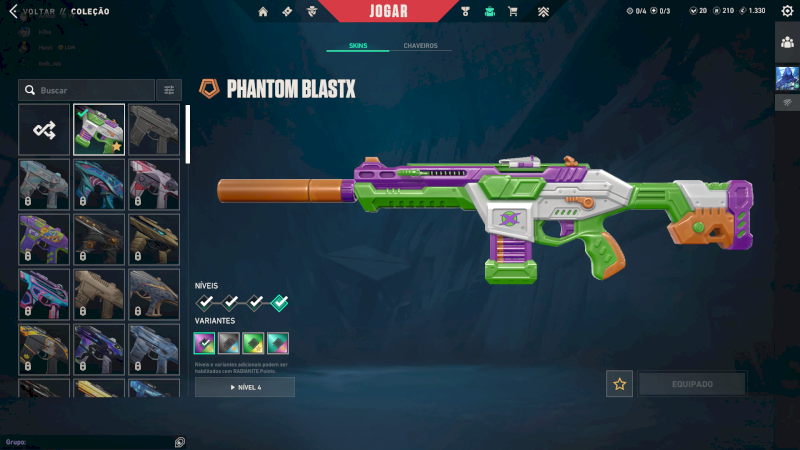Pick the green-yellow variant swatch
The height and width of the screenshot is (450, 800).
tap(253, 343)
